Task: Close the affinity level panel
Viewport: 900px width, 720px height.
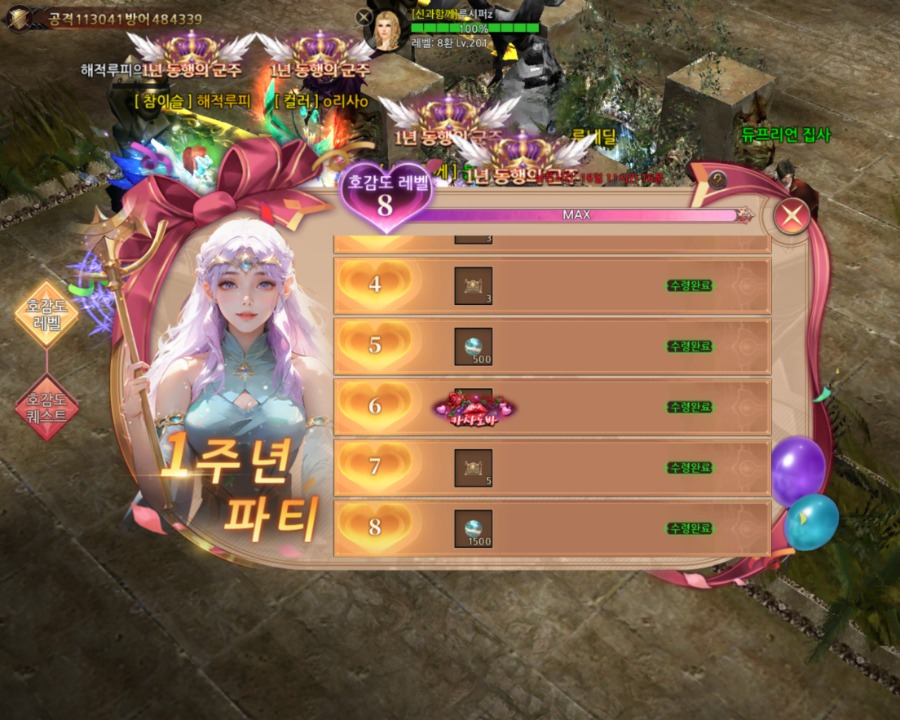Action: (x=792, y=216)
